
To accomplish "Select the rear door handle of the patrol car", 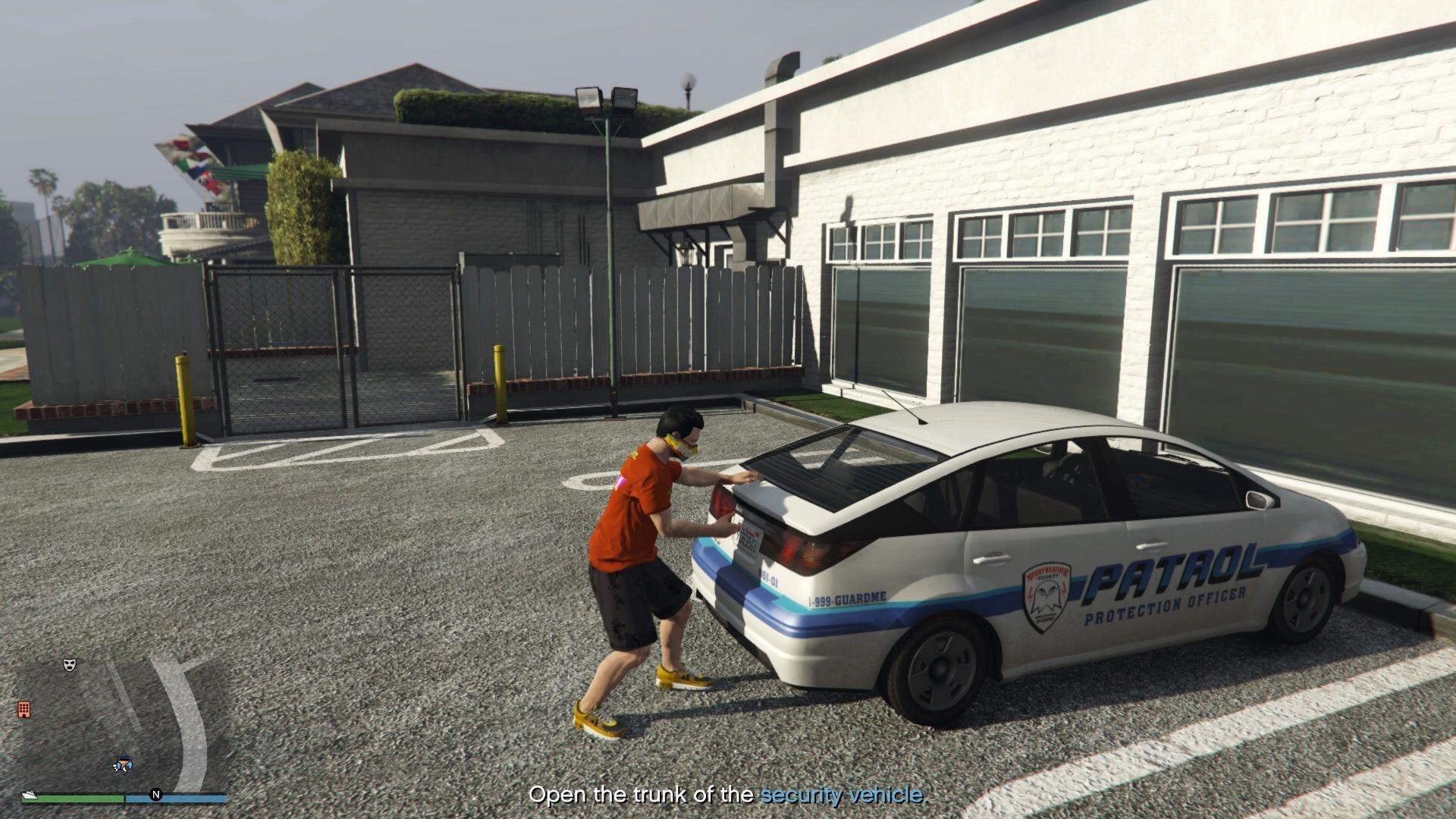I will [993, 557].
